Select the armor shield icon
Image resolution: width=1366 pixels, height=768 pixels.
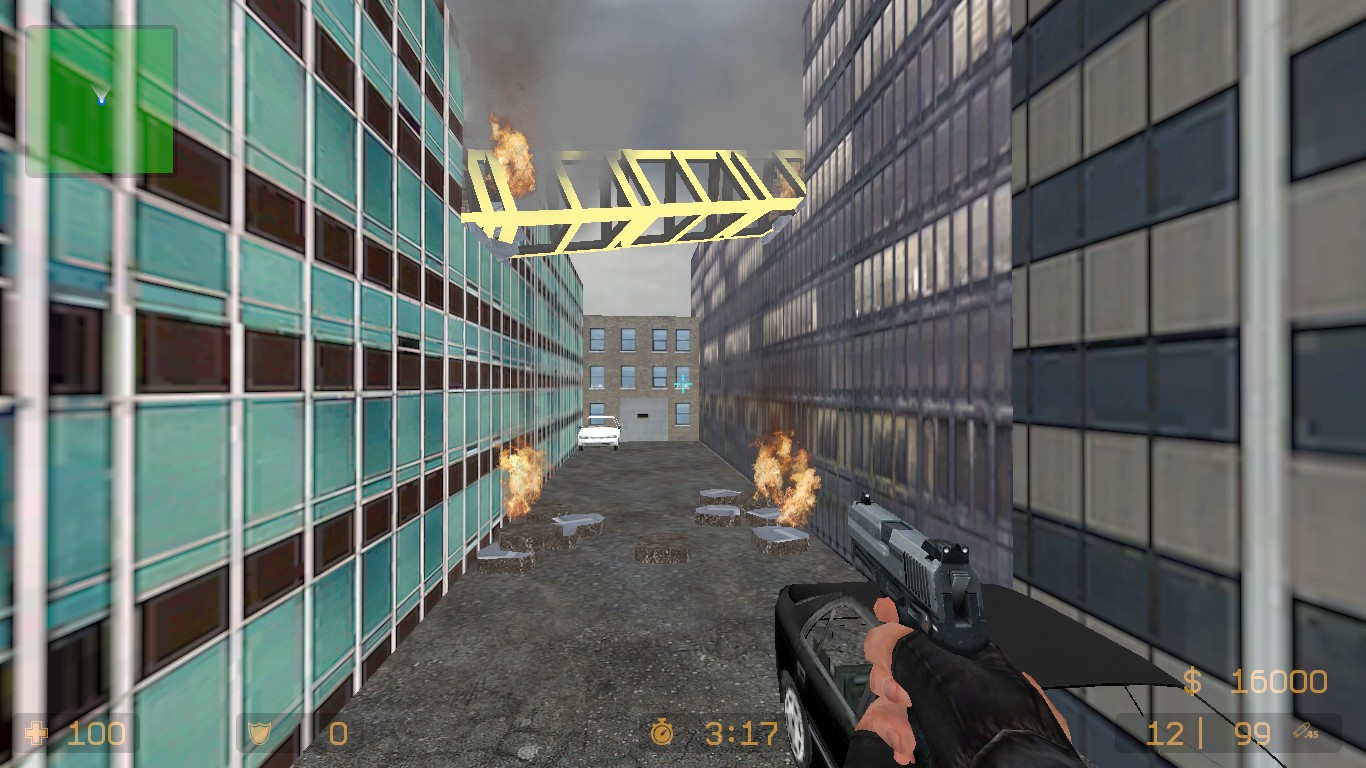click(258, 734)
